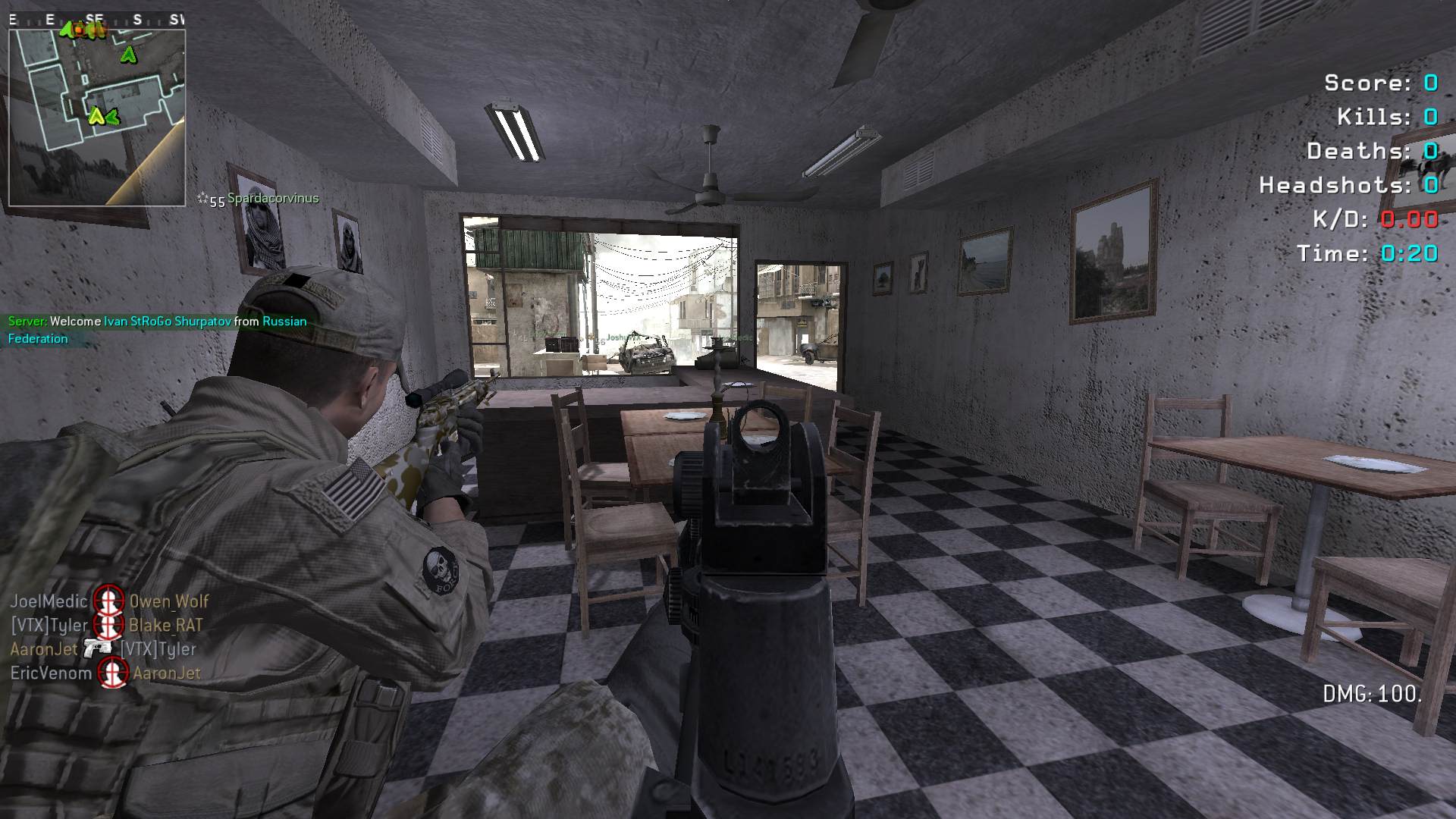The width and height of the screenshot is (1456, 819).
Task: Click the pistol icon in the killfeed
Action: tap(98, 648)
